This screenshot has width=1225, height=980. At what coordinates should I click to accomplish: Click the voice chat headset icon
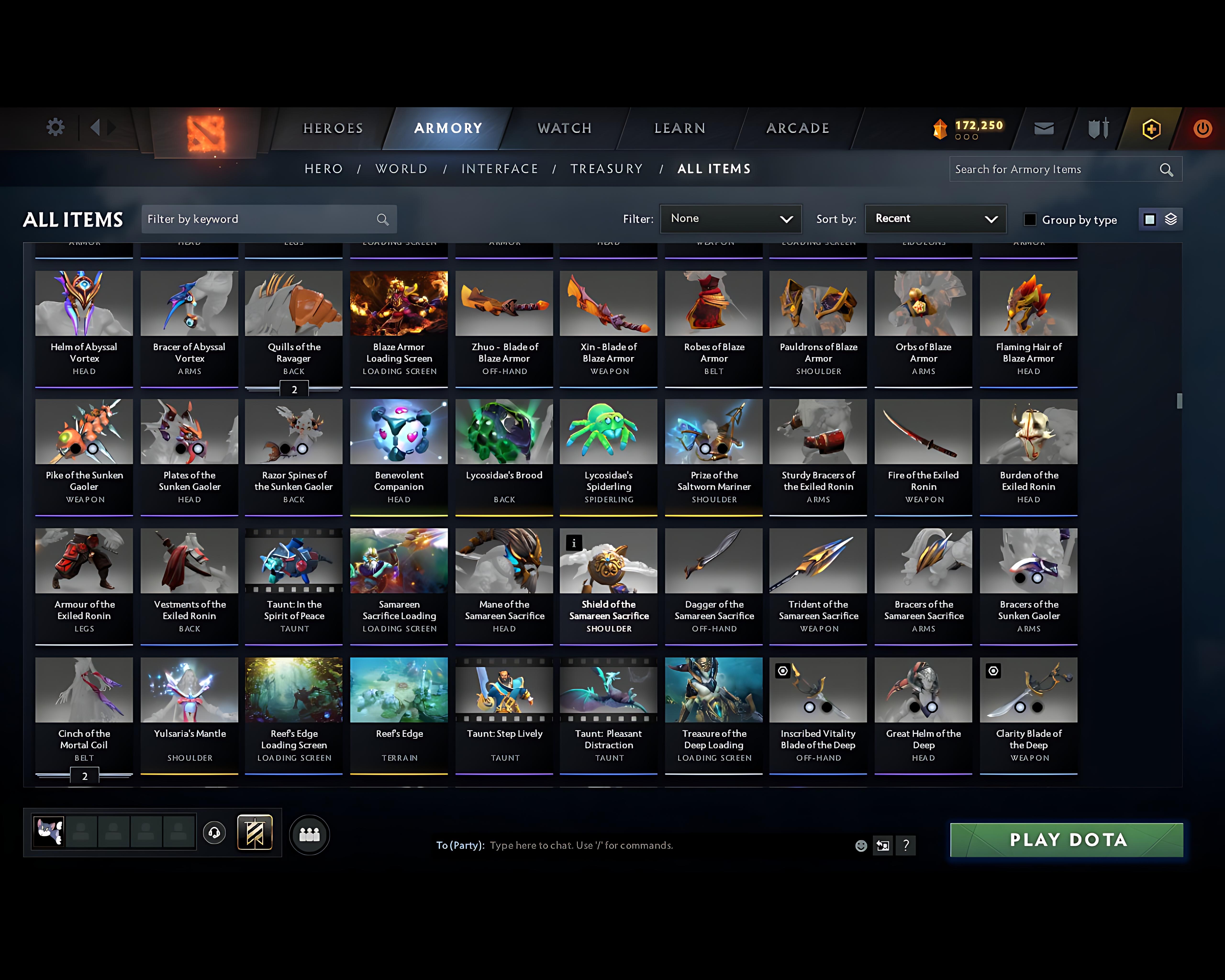[x=215, y=833]
